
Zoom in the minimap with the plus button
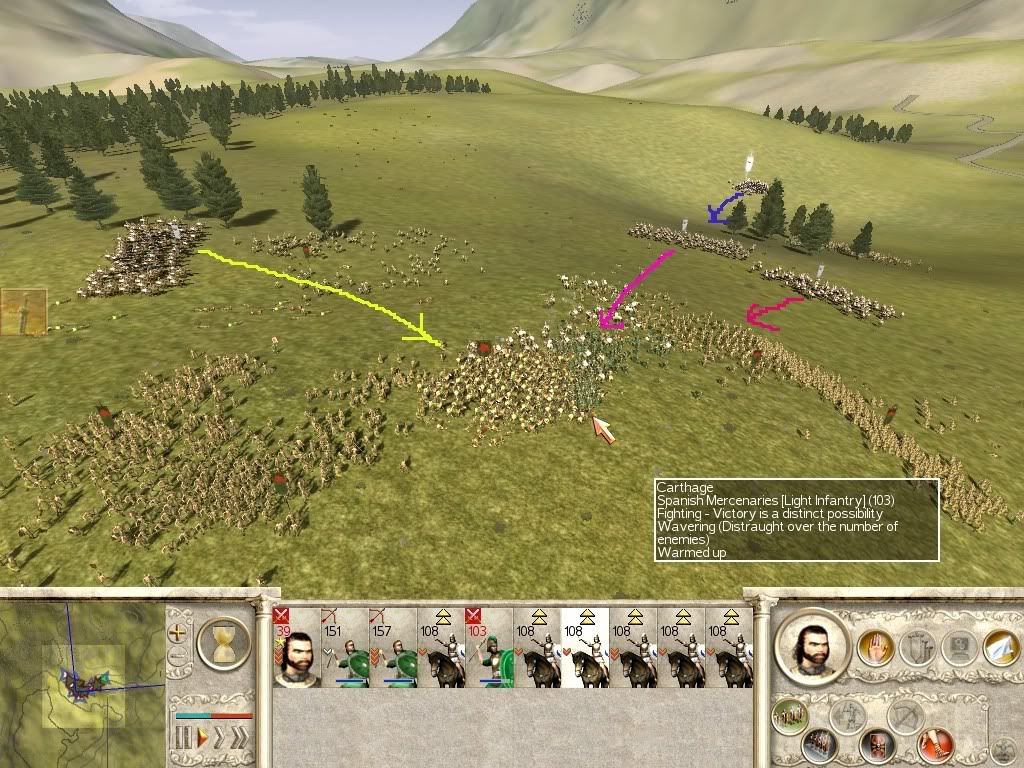178,632
